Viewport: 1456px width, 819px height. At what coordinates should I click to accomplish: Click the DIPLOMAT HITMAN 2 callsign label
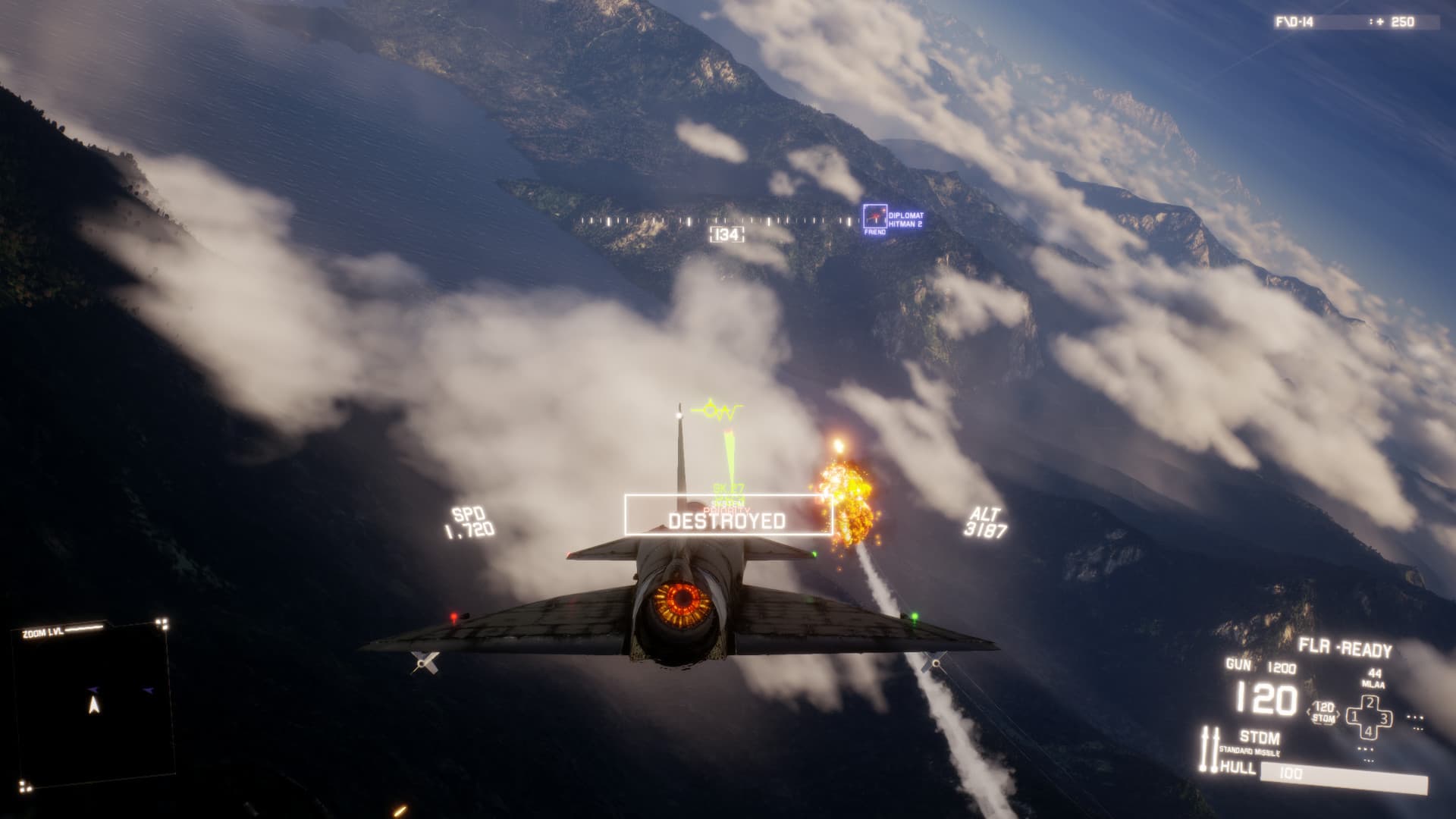907,218
